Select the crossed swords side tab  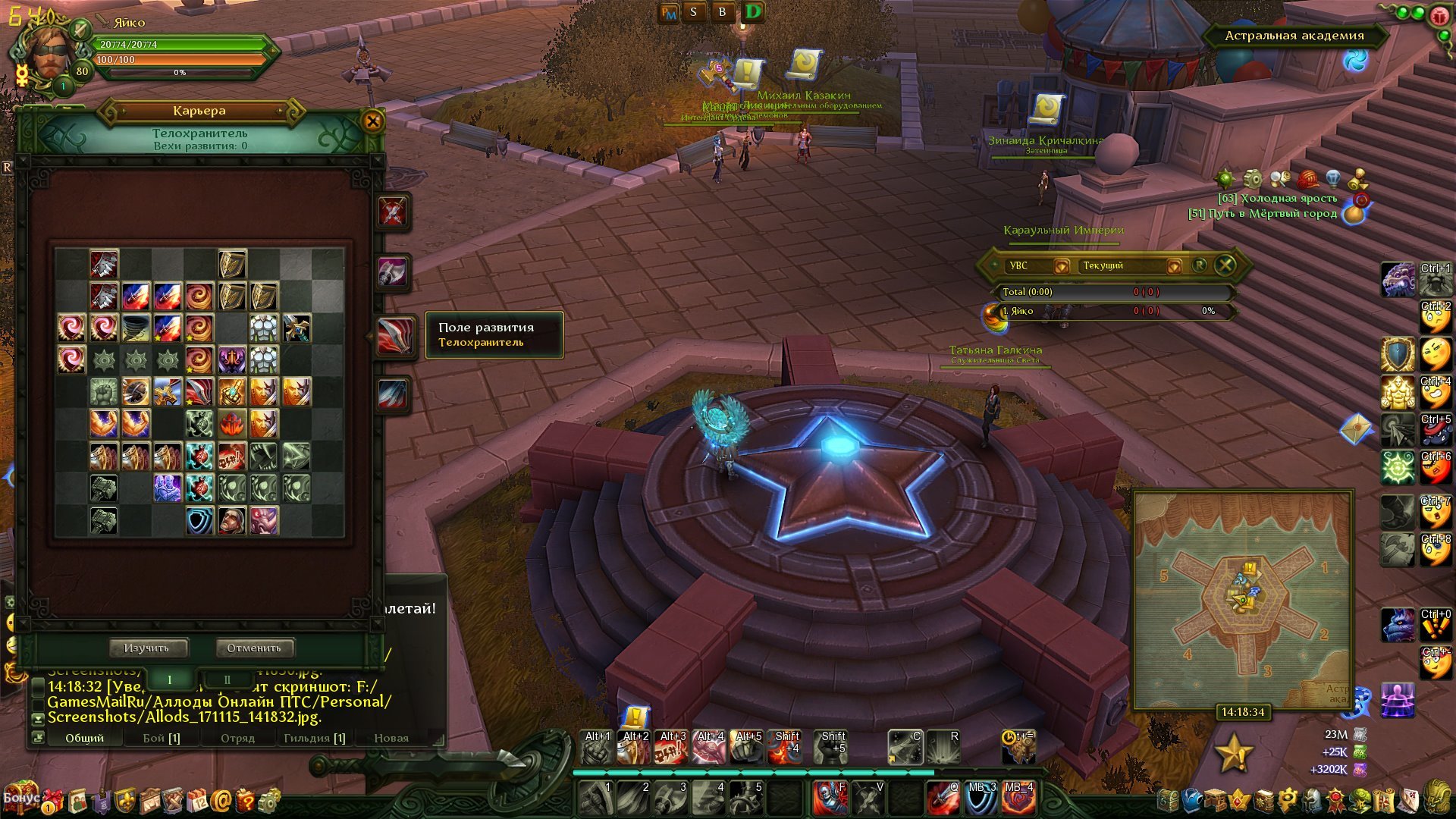393,212
